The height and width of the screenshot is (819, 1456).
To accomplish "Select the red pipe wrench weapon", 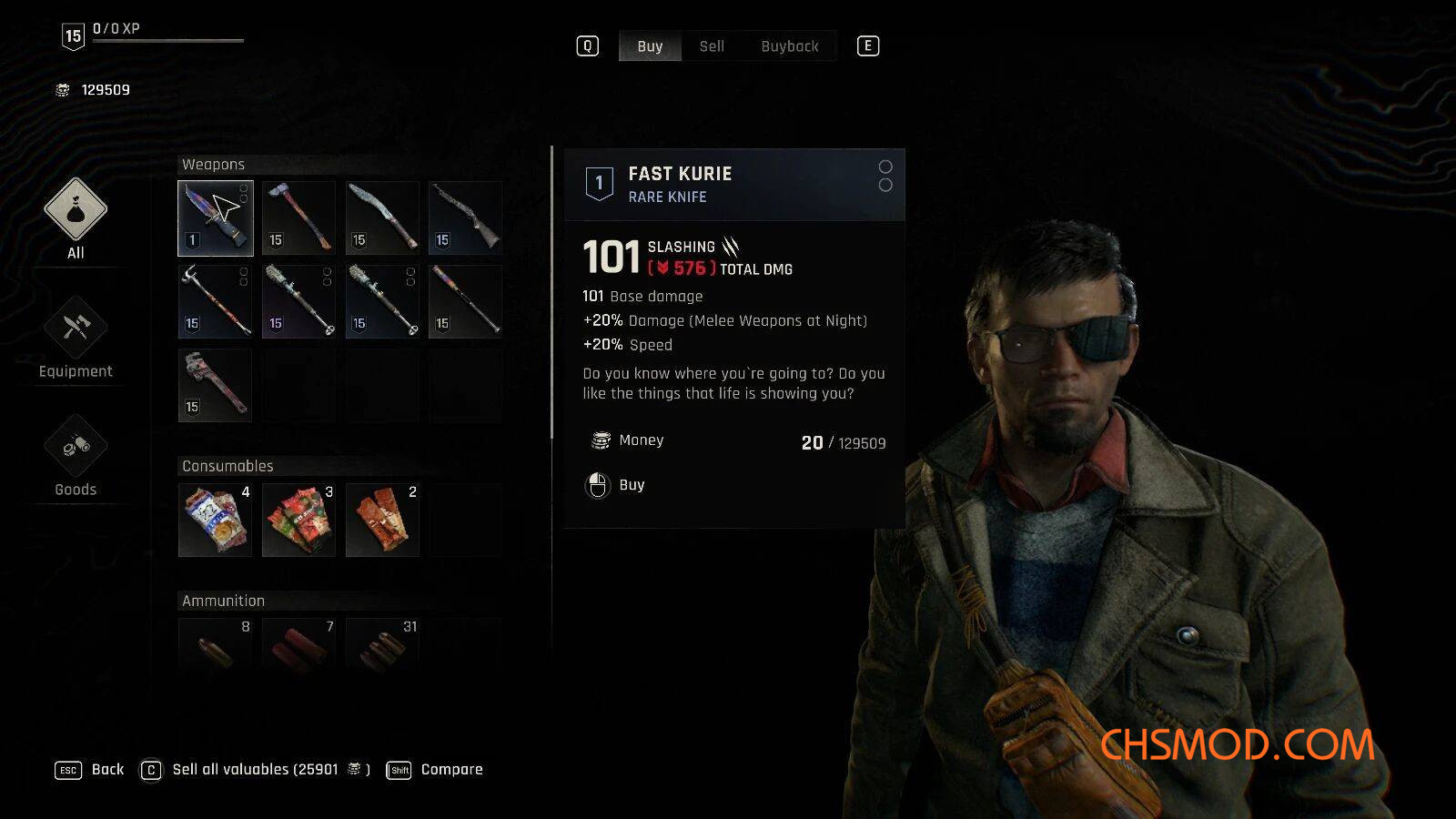I will 215,385.
